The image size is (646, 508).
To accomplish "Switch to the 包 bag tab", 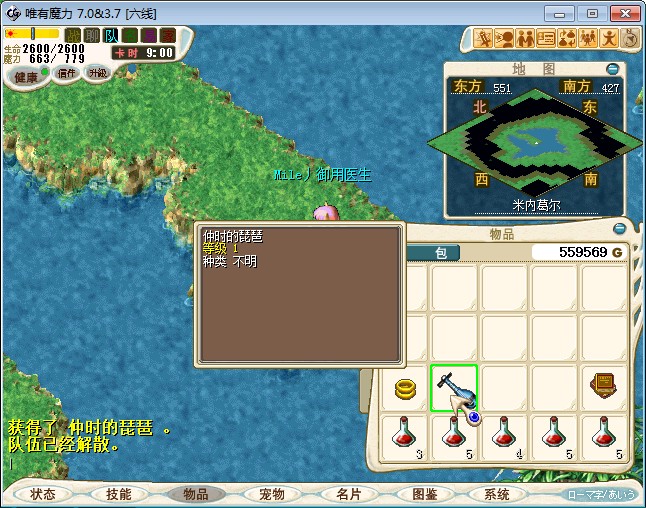I will [x=440, y=253].
